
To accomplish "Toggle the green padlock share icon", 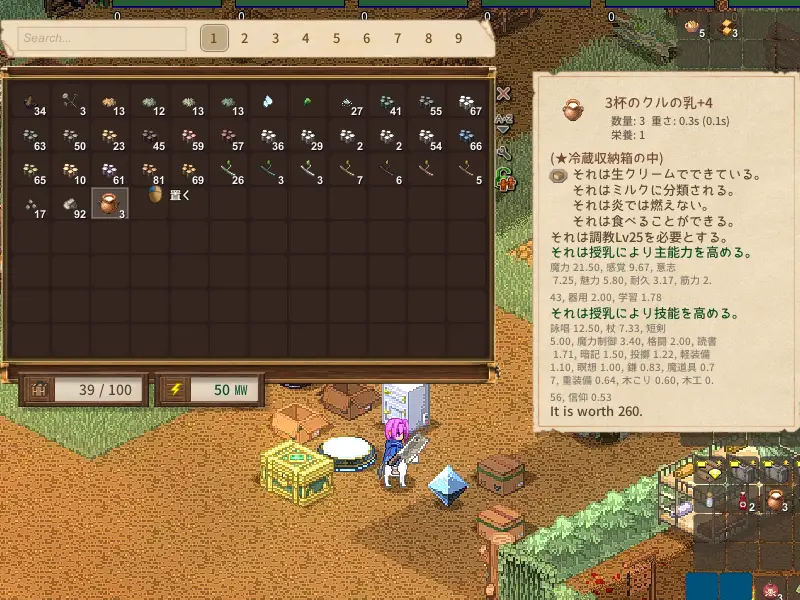I will (506, 180).
